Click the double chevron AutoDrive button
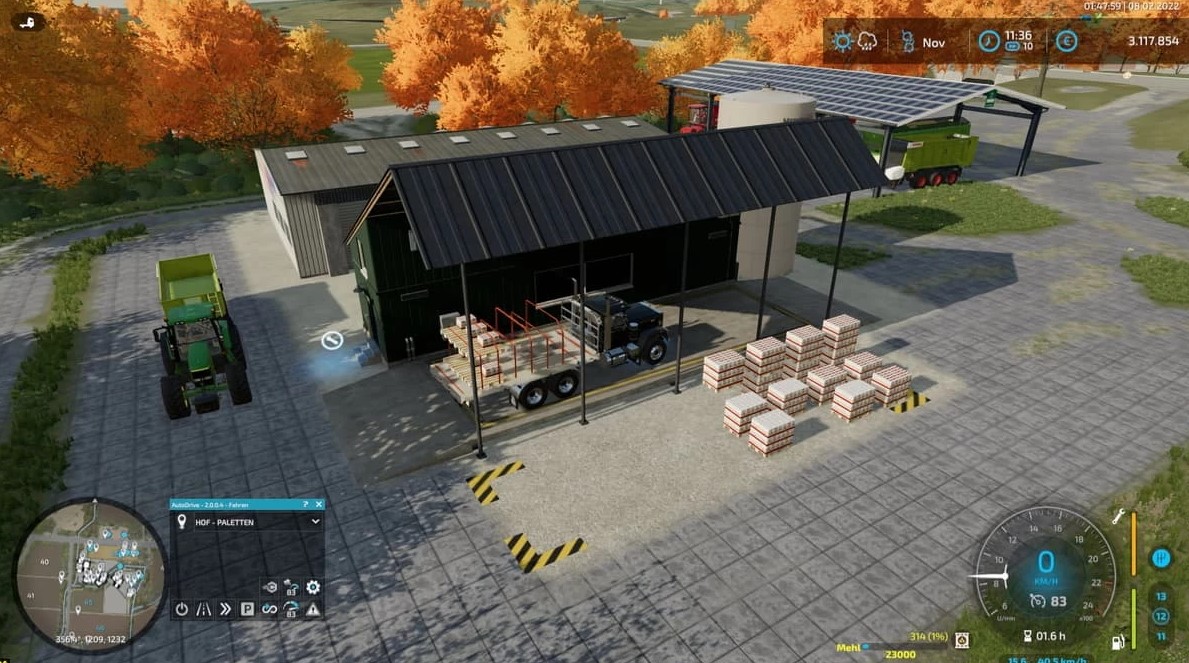Viewport: 1189px width, 663px height. [225, 608]
